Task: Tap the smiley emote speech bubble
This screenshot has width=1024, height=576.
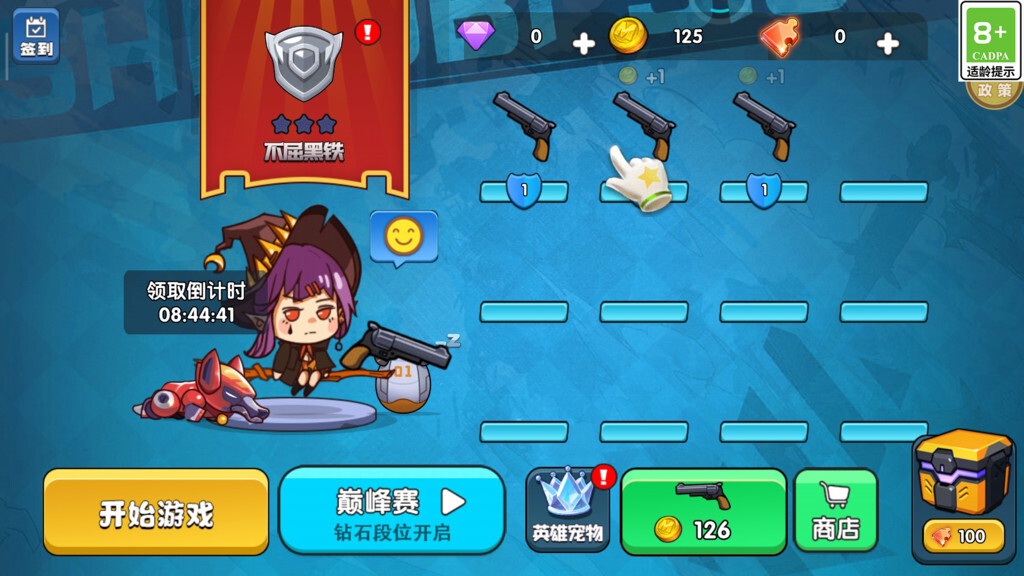Action: (x=404, y=238)
